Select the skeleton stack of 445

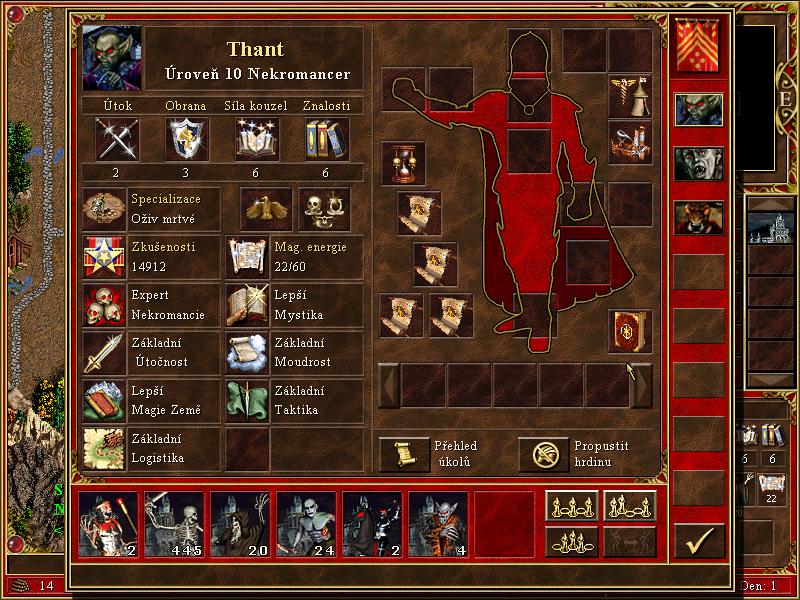pos(174,524)
